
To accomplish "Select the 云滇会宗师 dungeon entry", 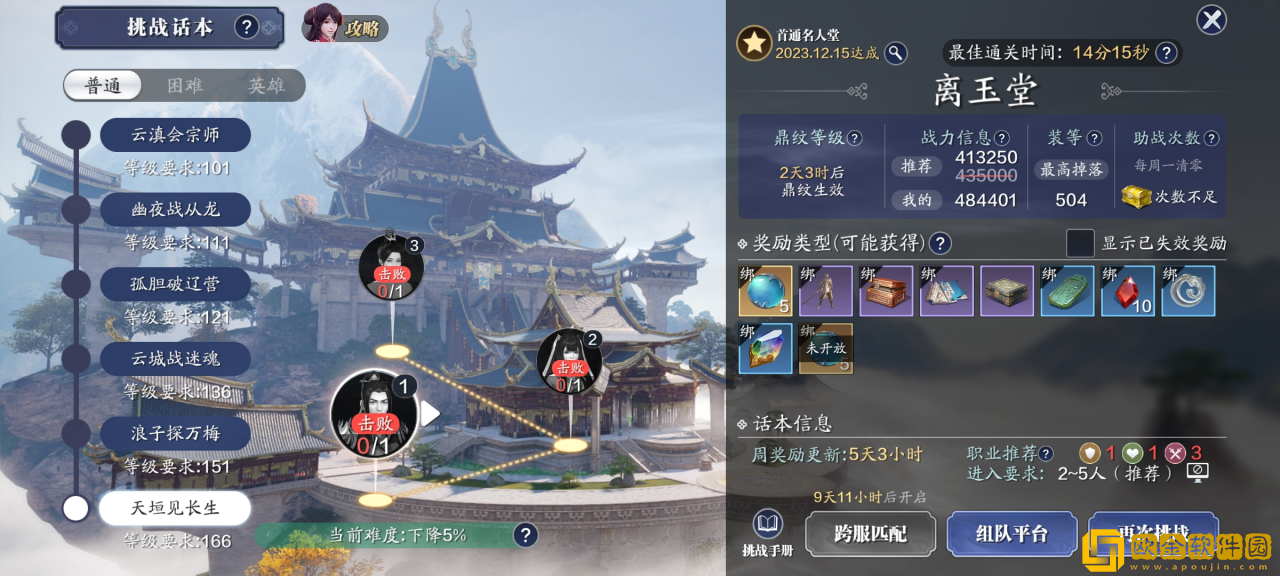I will pyautogui.click(x=175, y=134).
